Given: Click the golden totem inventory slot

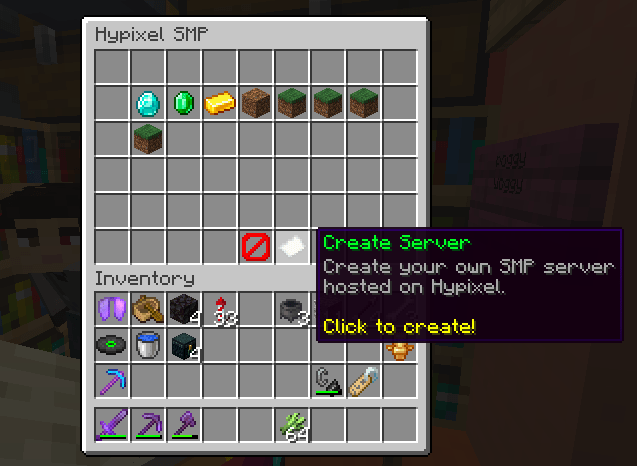Looking at the screenshot, I should [x=399, y=348].
